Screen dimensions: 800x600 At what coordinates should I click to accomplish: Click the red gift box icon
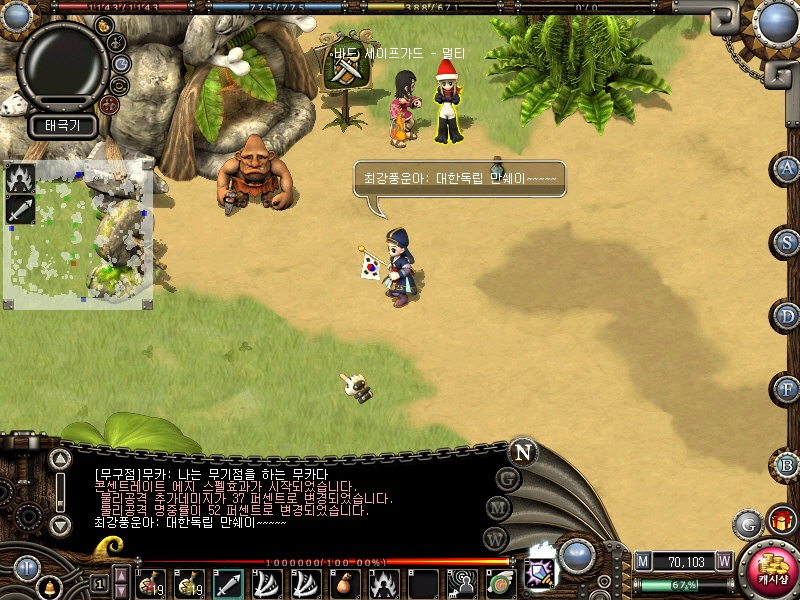(x=781, y=520)
